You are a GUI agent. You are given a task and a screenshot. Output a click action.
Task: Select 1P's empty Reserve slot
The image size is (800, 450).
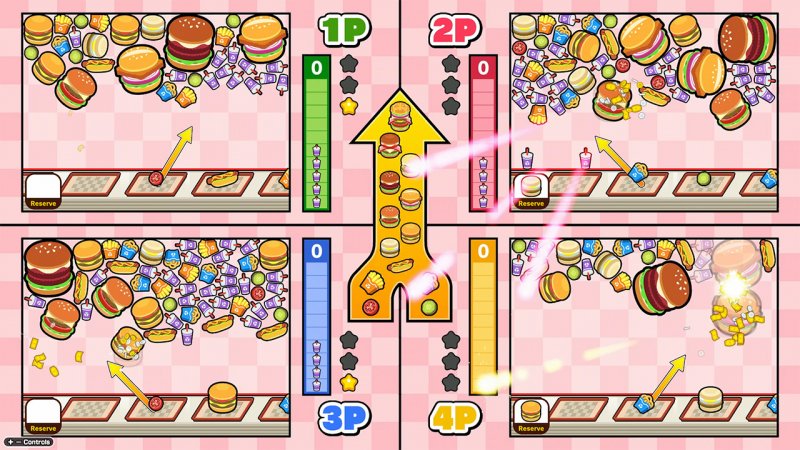pyautogui.click(x=43, y=189)
